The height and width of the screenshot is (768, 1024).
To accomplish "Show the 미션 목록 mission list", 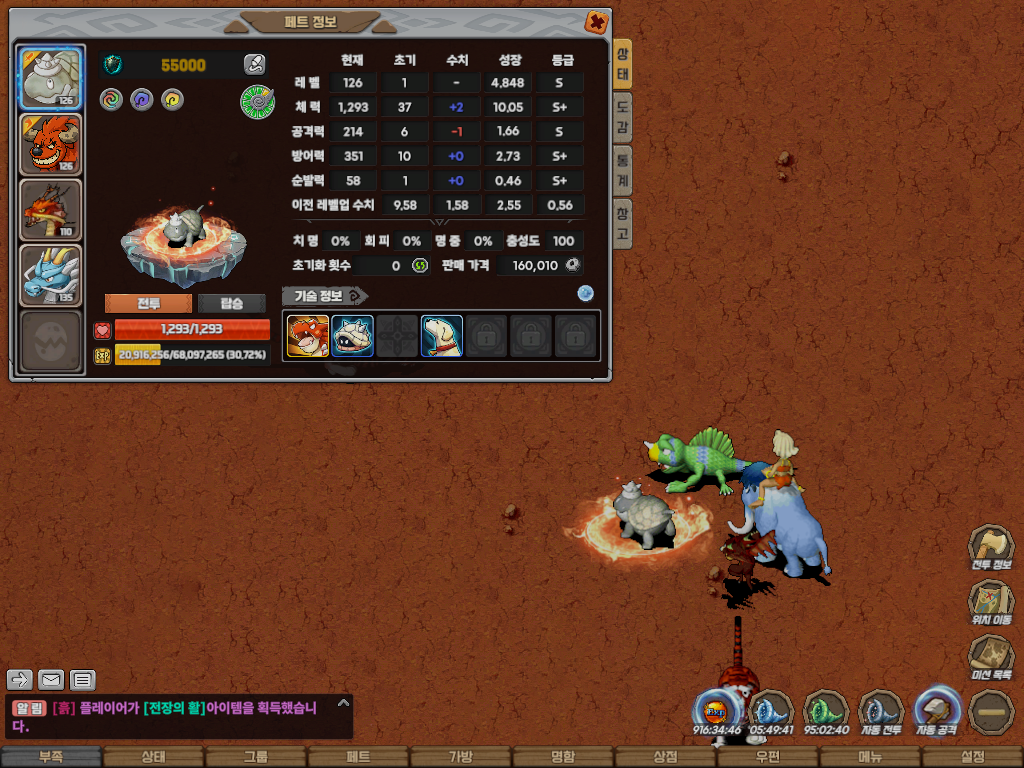I will click(x=990, y=657).
